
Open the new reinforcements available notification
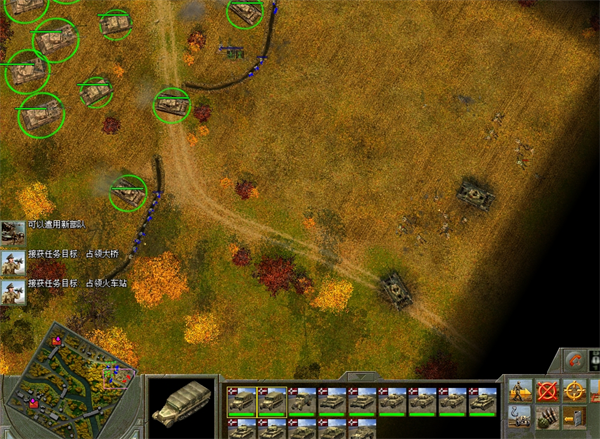tap(14, 232)
